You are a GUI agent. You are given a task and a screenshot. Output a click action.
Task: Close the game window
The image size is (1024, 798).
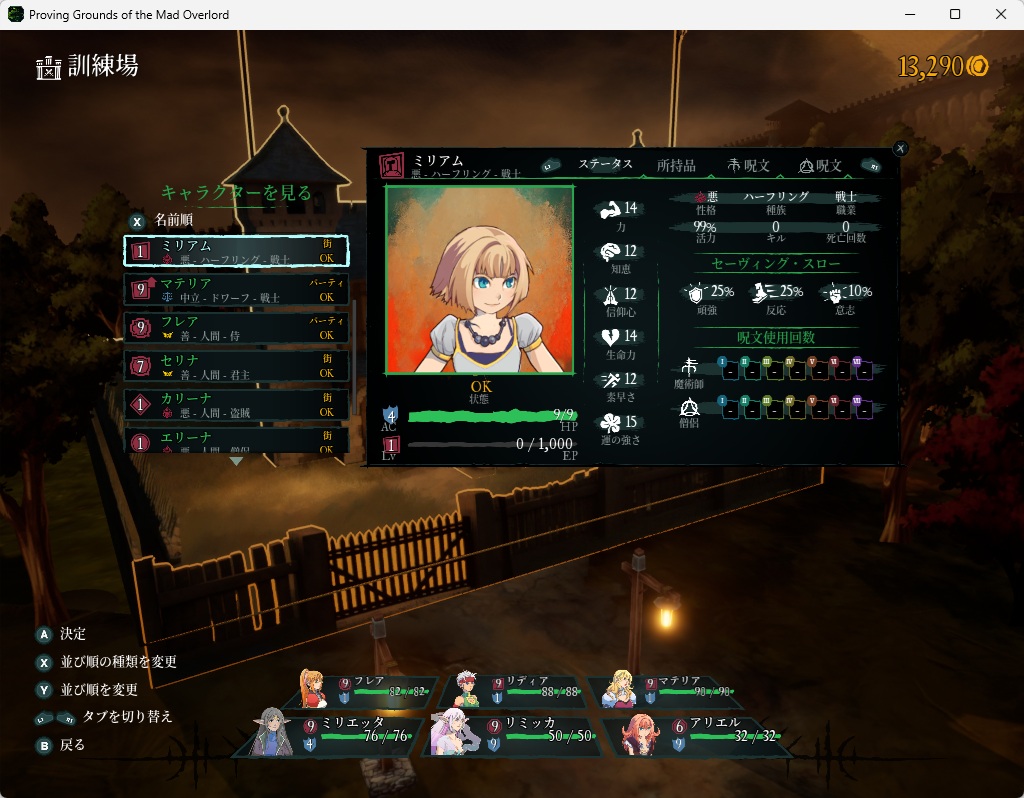coord(1001,14)
